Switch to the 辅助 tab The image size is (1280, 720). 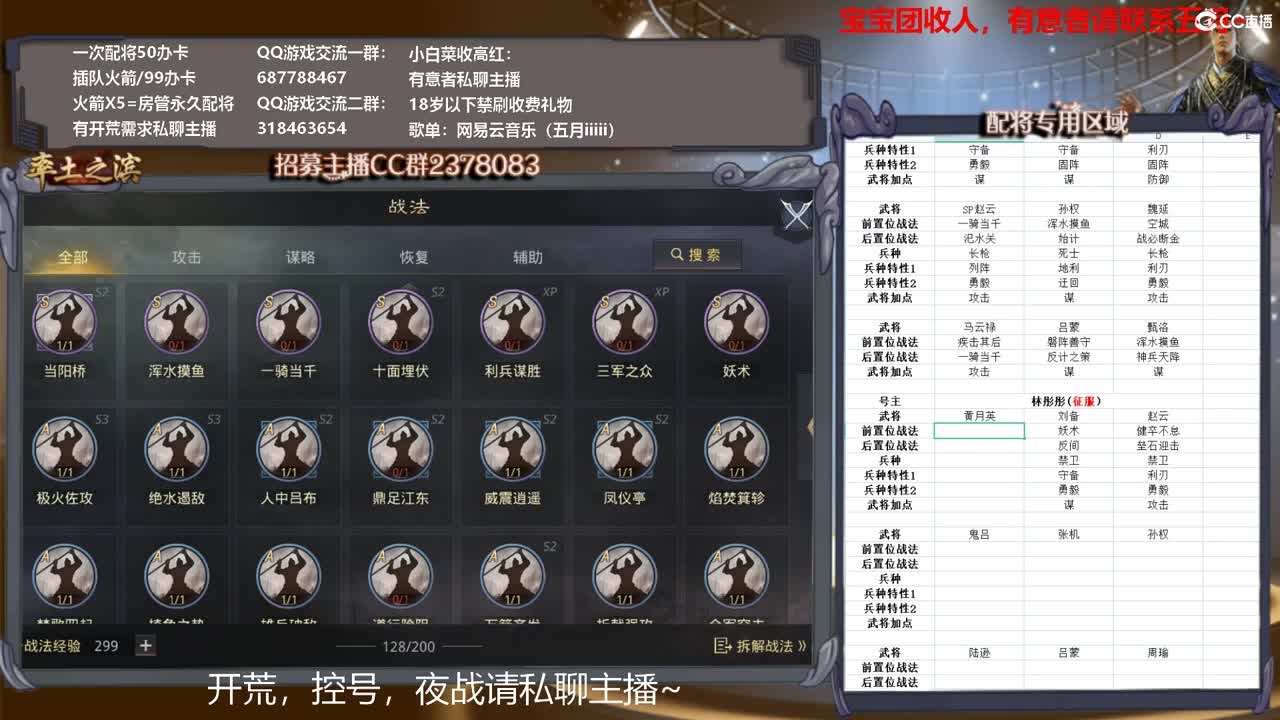point(529,256)
